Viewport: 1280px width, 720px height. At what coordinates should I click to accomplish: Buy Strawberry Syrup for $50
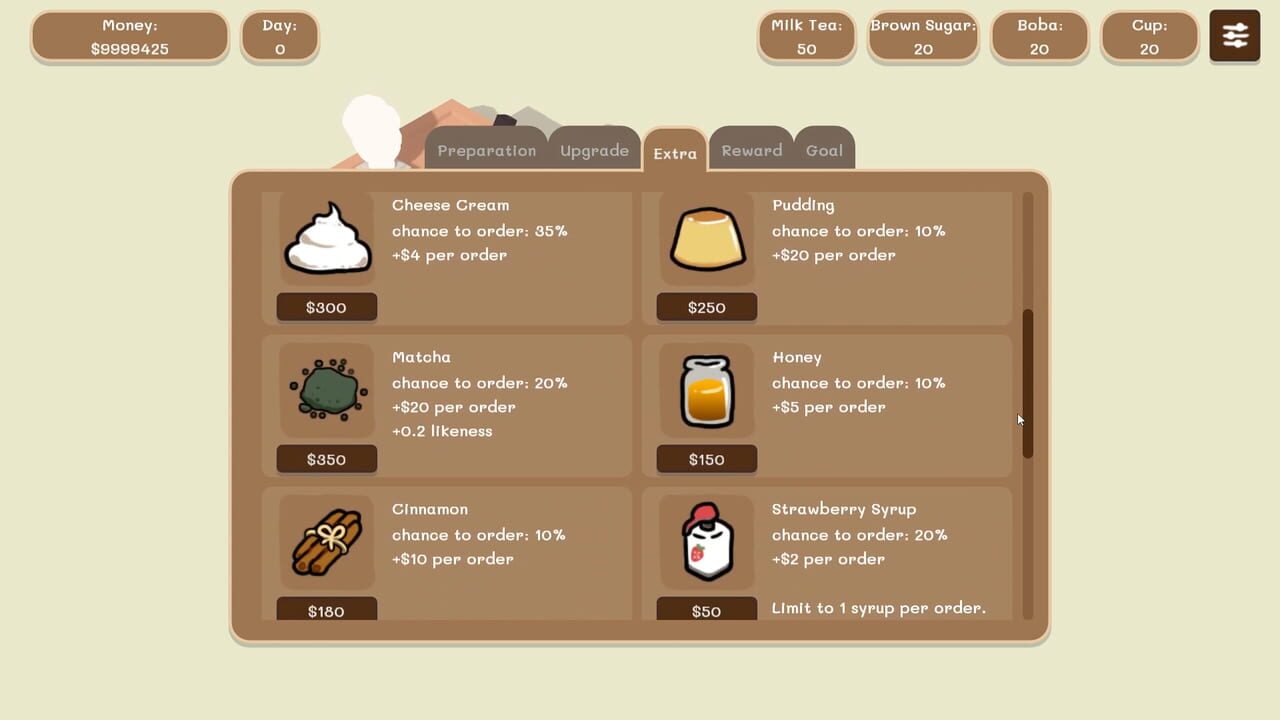tap(707, 608)
